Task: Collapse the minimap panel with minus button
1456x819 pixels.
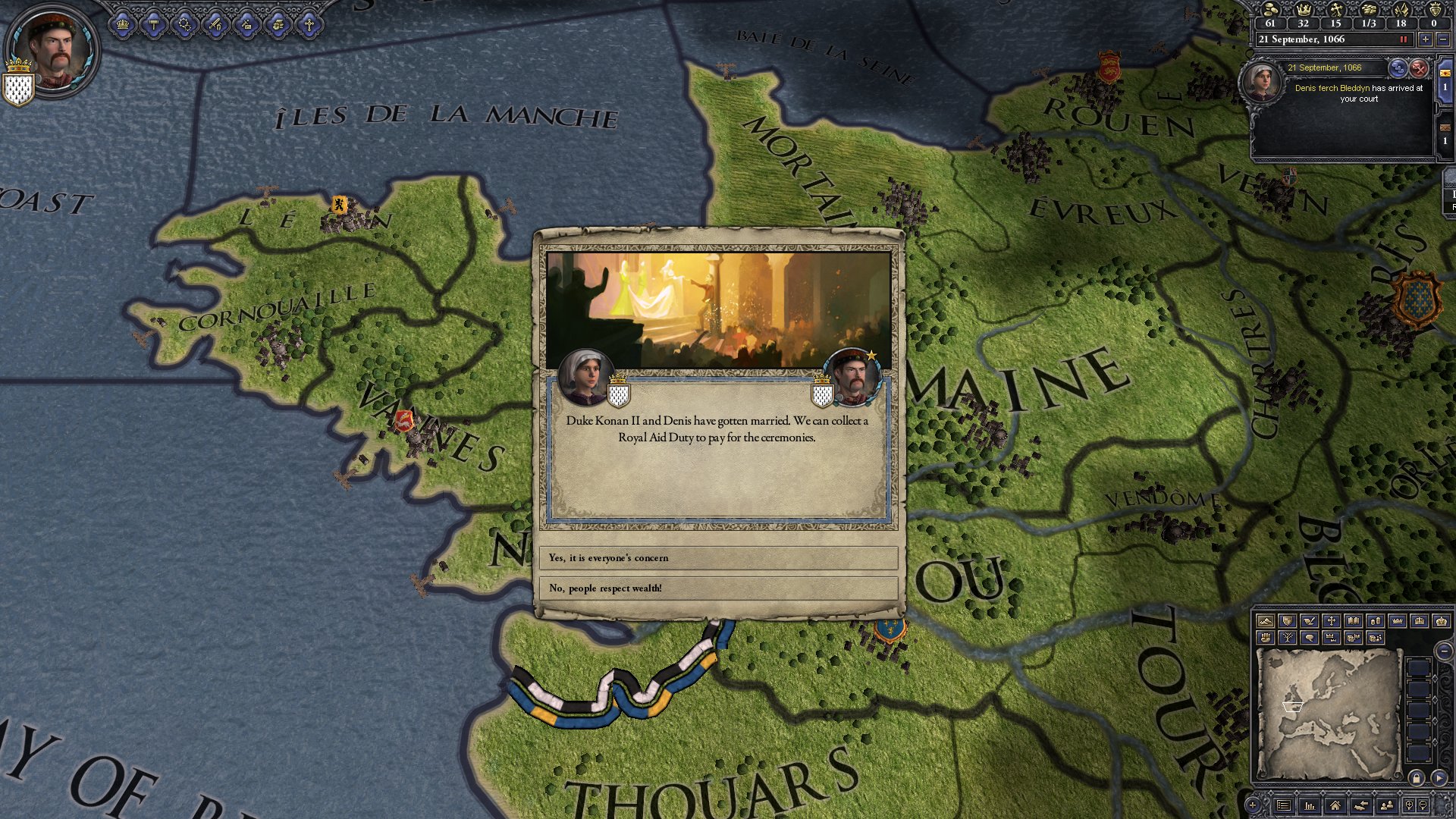Action: 1445,651
